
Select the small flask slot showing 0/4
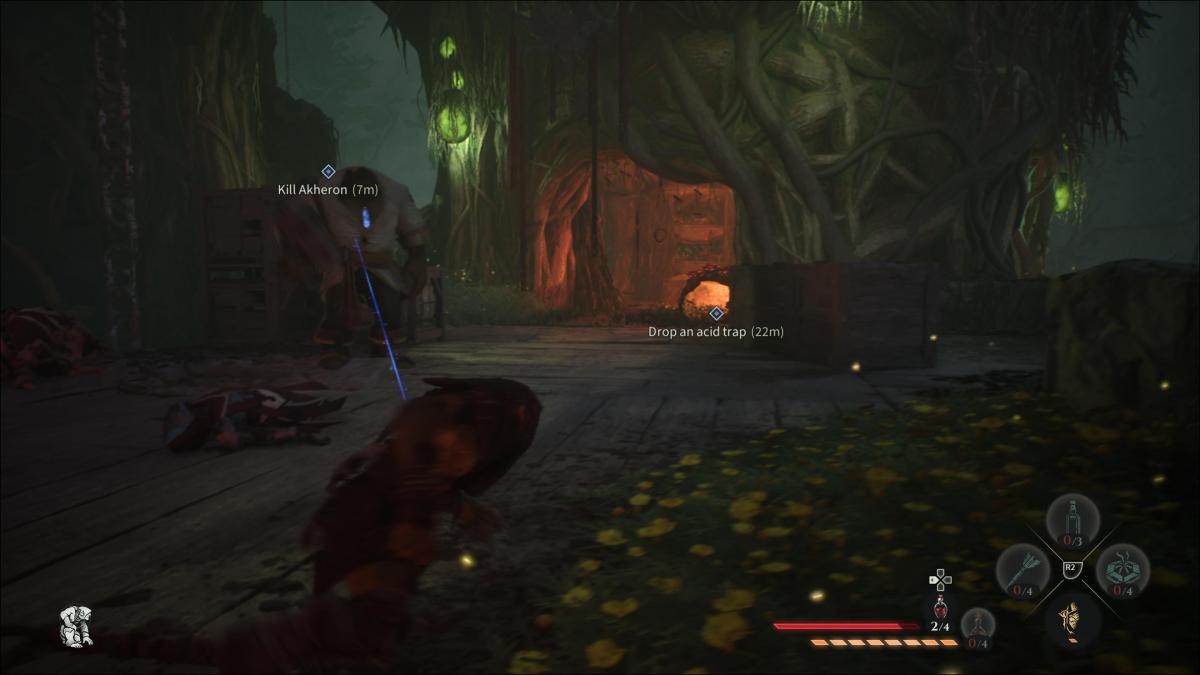coord(978,625)
